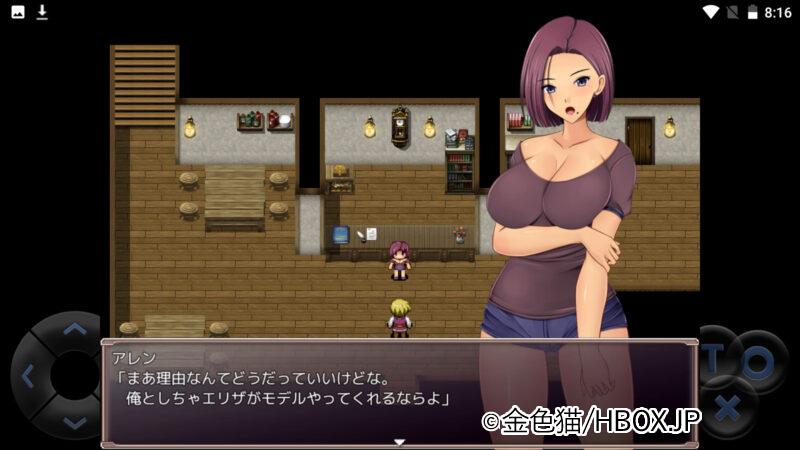The width and height of the screenshot is (800, 450).
Task: Click the dialogue continue arrow indicator
Action: [x=399, y=441]
